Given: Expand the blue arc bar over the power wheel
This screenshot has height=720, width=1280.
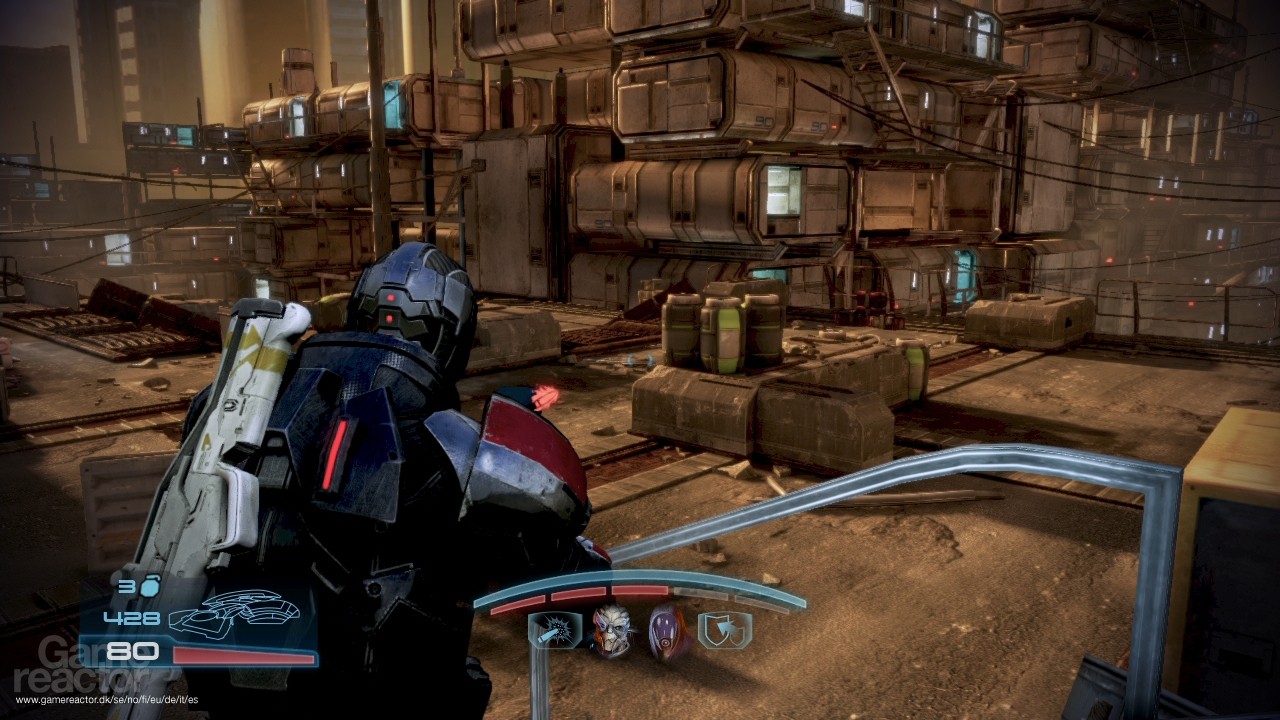Looking at the screenshot, I should tap(639, 574).
